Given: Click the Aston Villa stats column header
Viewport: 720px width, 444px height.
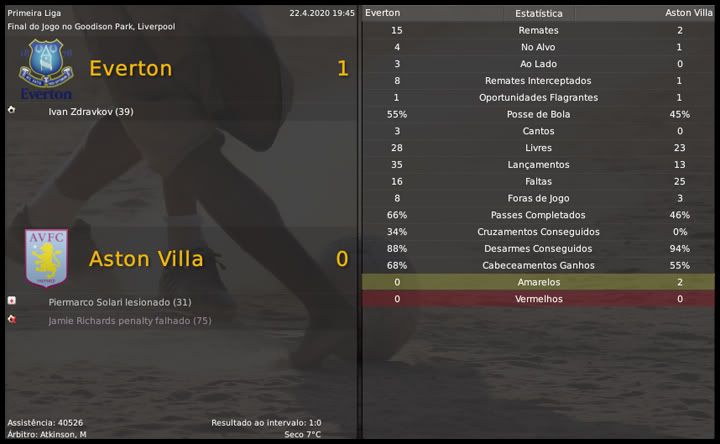Looking at the screenshot, I should (689, 13).
